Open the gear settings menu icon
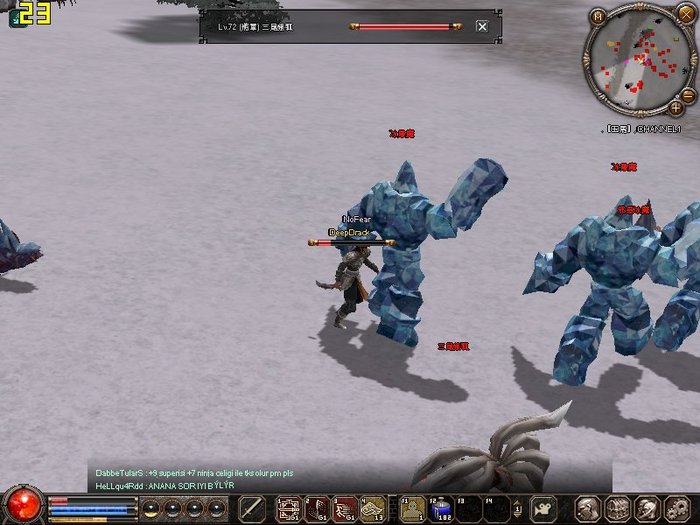 [678, 508]
